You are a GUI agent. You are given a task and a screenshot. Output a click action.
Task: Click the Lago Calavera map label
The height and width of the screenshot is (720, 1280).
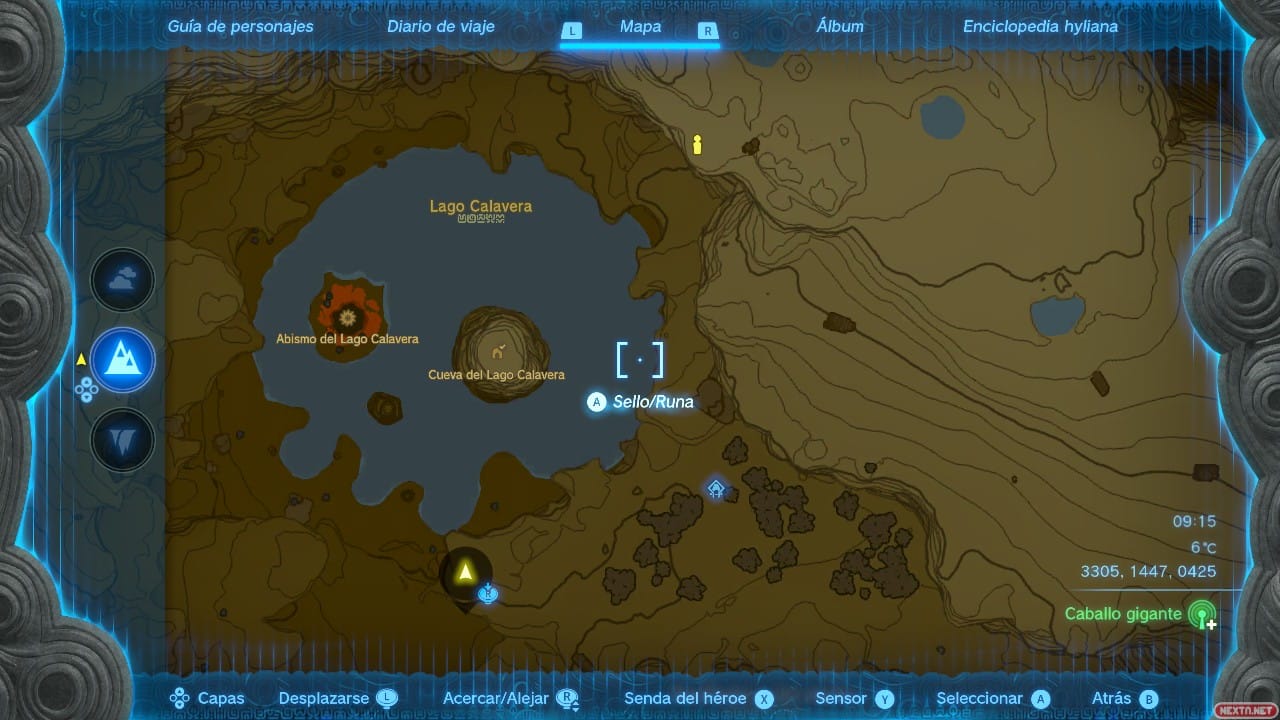tap(481, 207)
